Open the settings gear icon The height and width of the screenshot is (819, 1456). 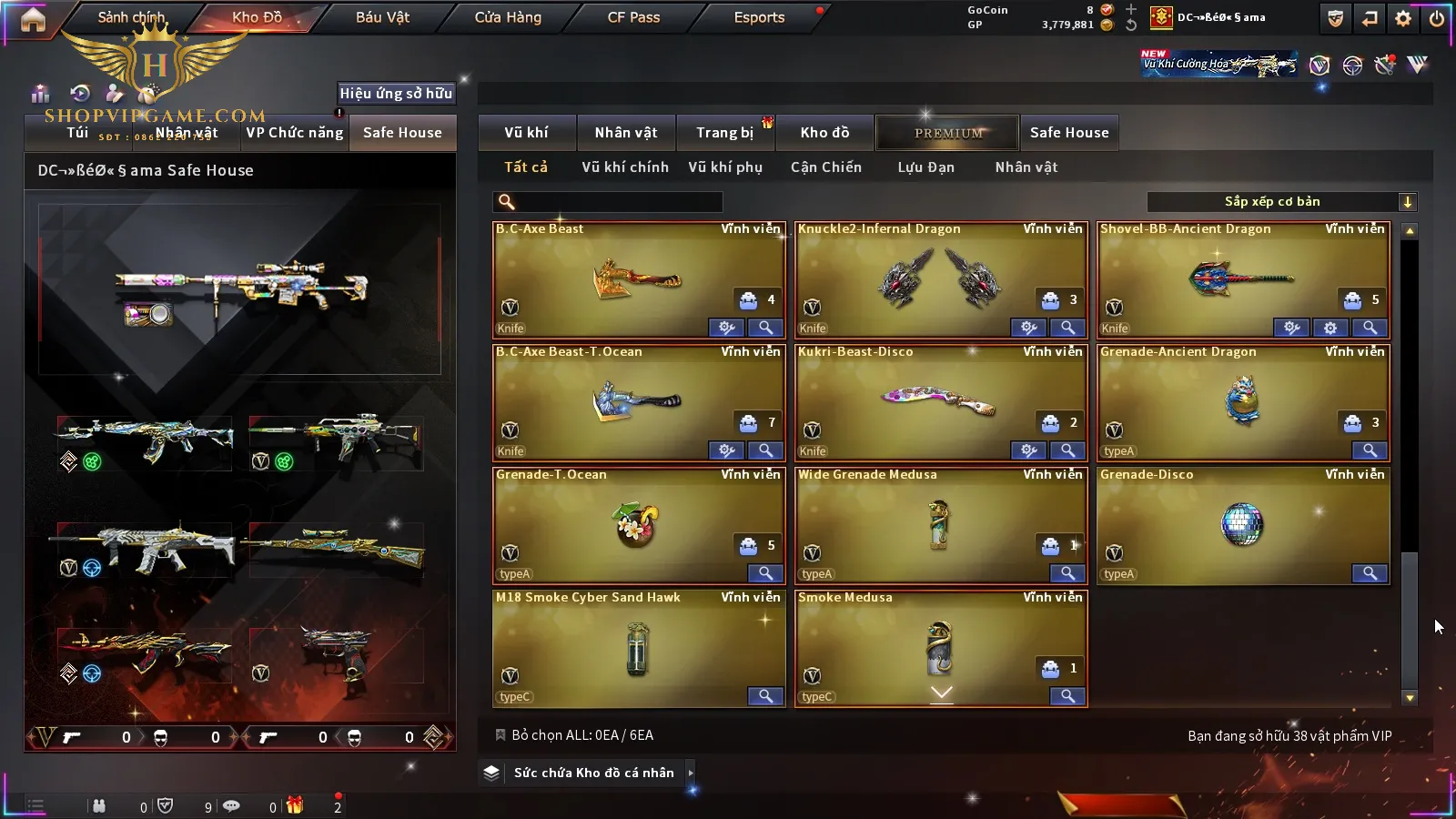(x=1403, y=18)
